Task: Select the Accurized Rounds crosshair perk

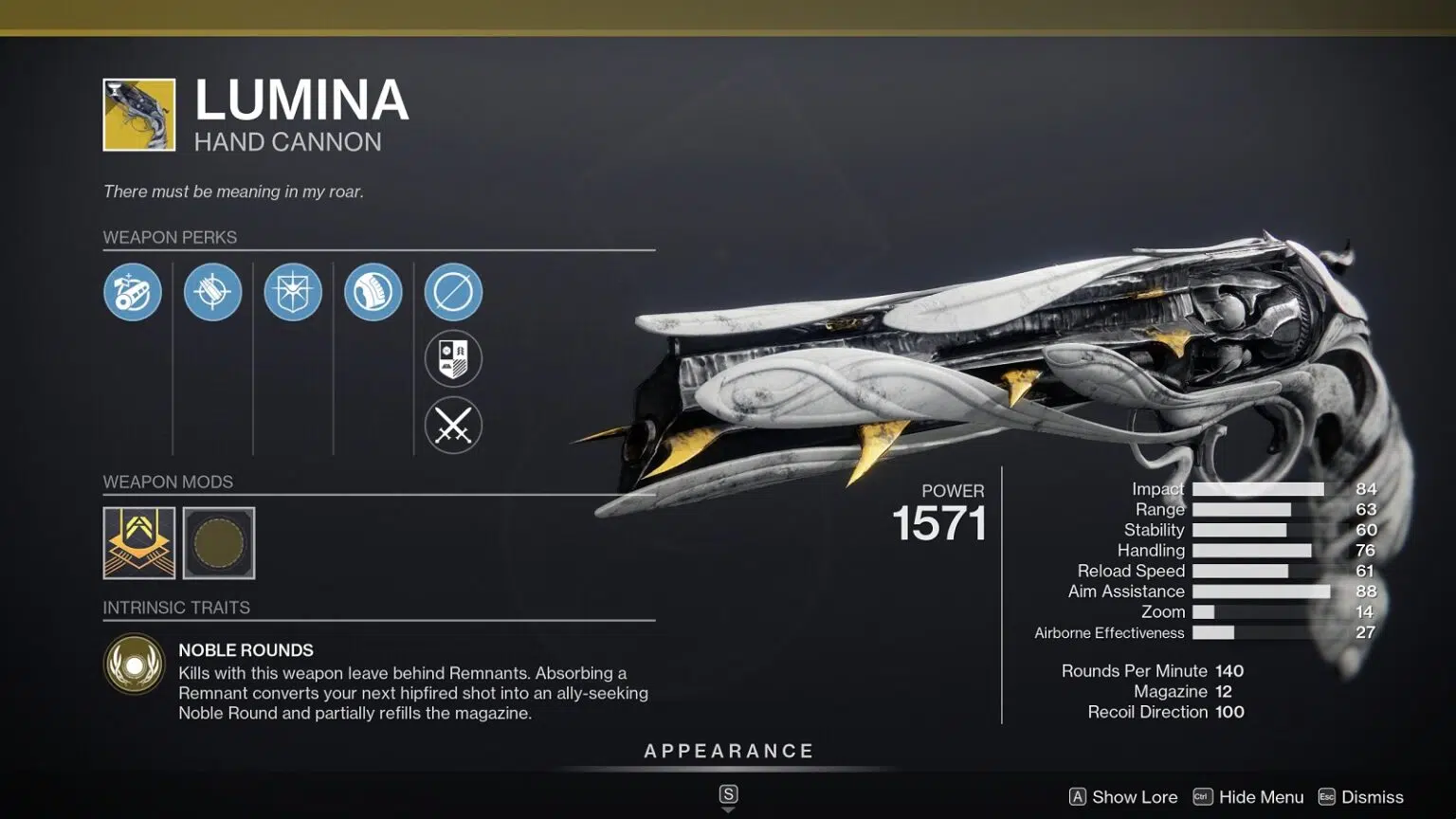Action: pyautogui.click(x=212, y=292)
